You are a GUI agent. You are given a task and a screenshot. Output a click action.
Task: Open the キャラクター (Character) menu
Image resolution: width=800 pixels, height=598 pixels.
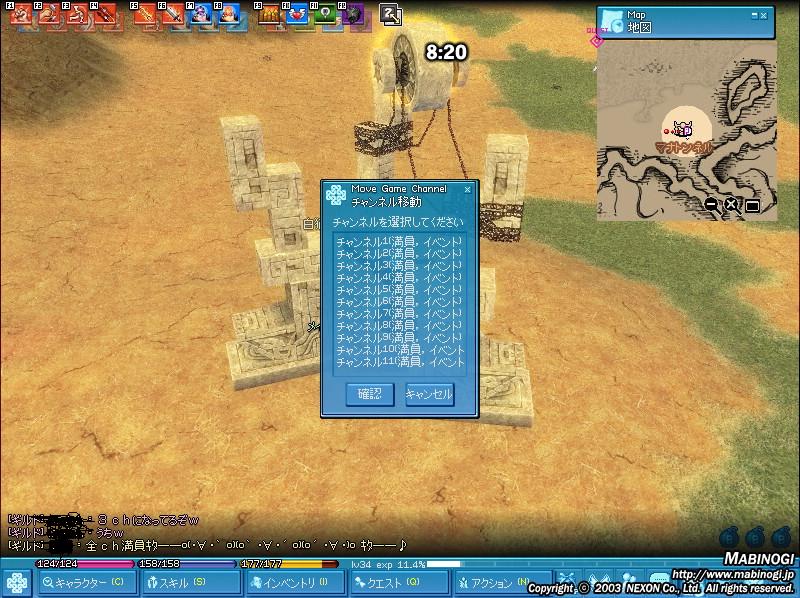point(87,582)
